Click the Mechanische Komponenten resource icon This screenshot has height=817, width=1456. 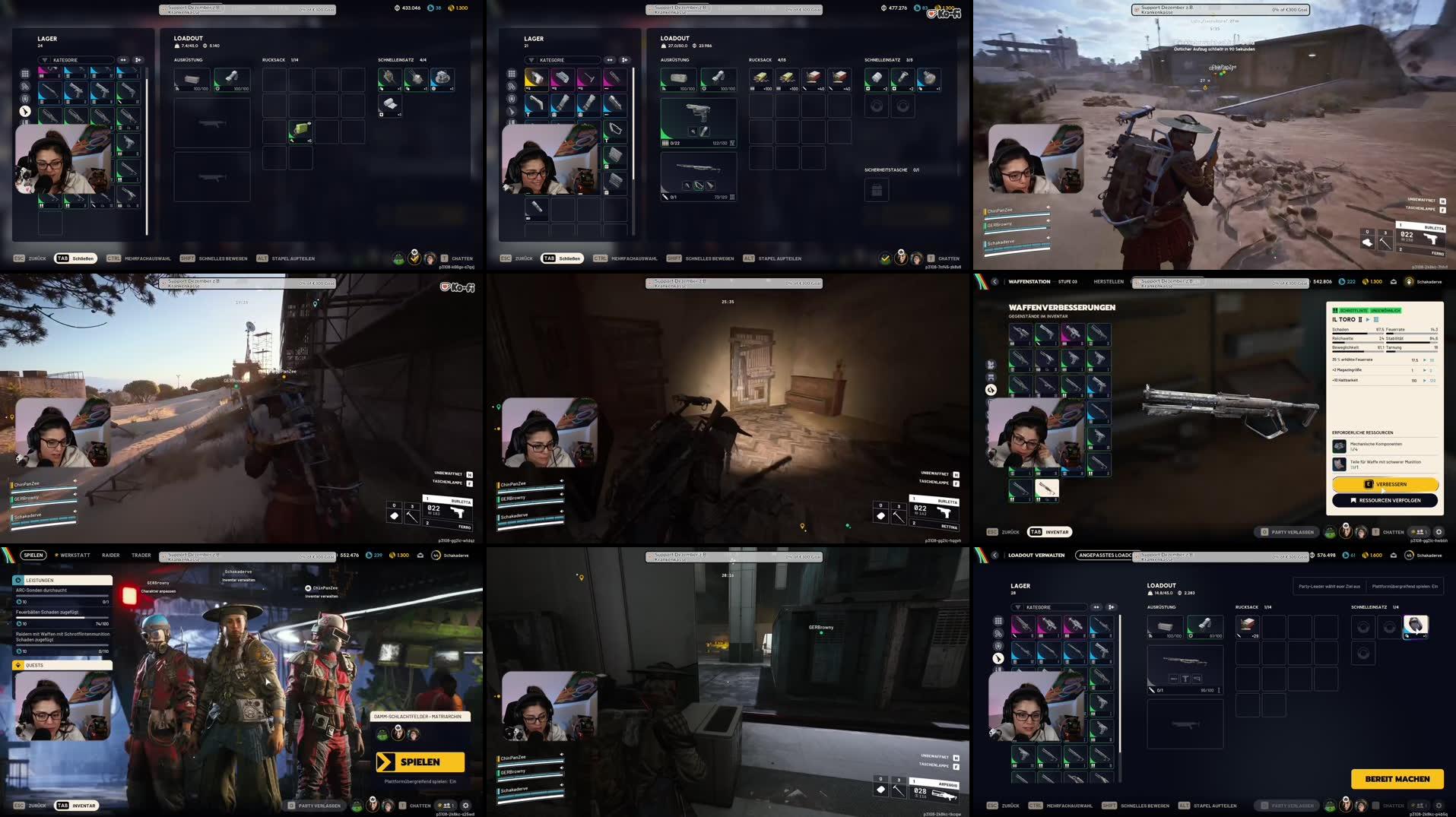point(1338,447)
